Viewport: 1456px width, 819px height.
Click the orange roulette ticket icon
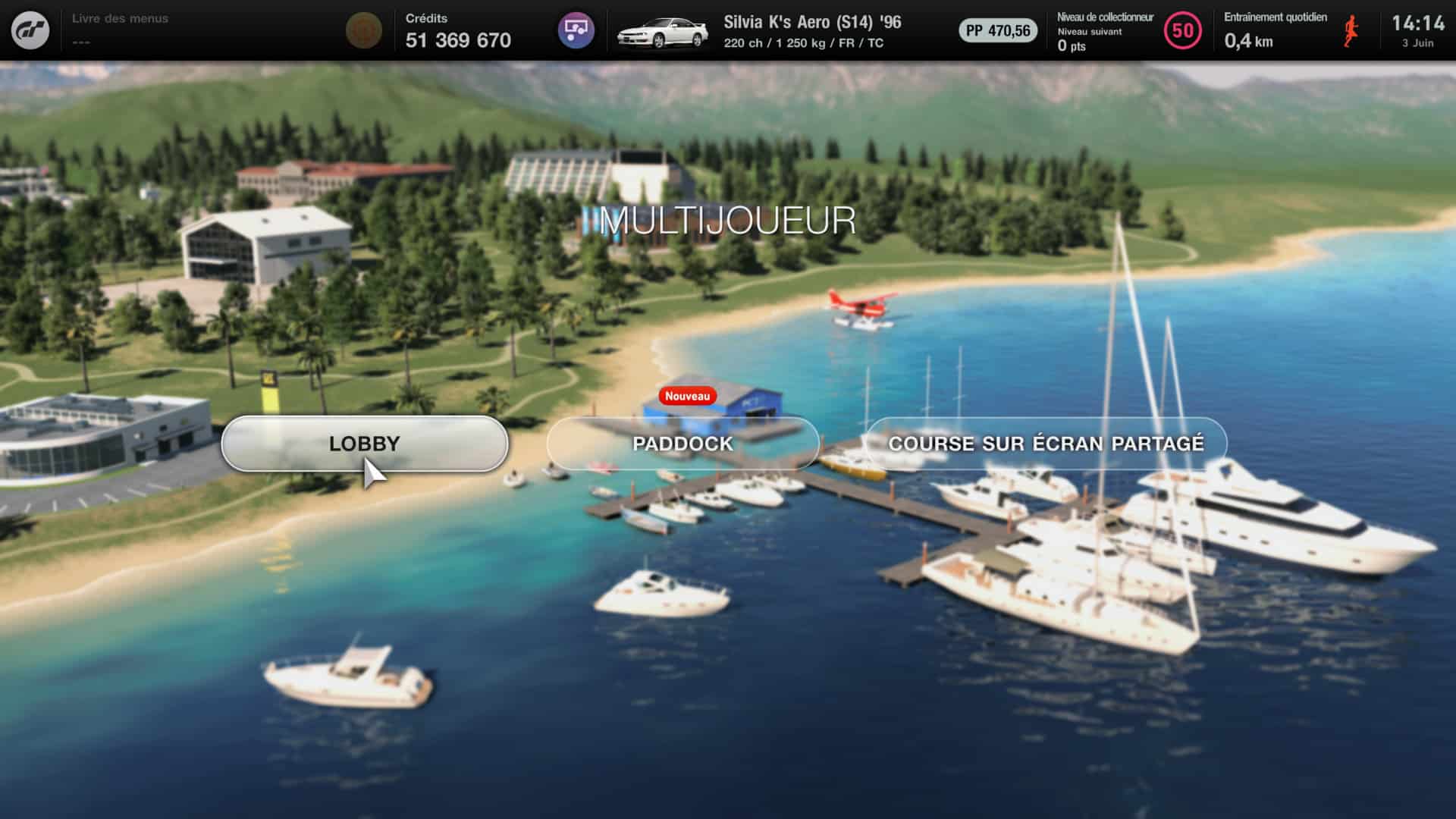[363, 30]
